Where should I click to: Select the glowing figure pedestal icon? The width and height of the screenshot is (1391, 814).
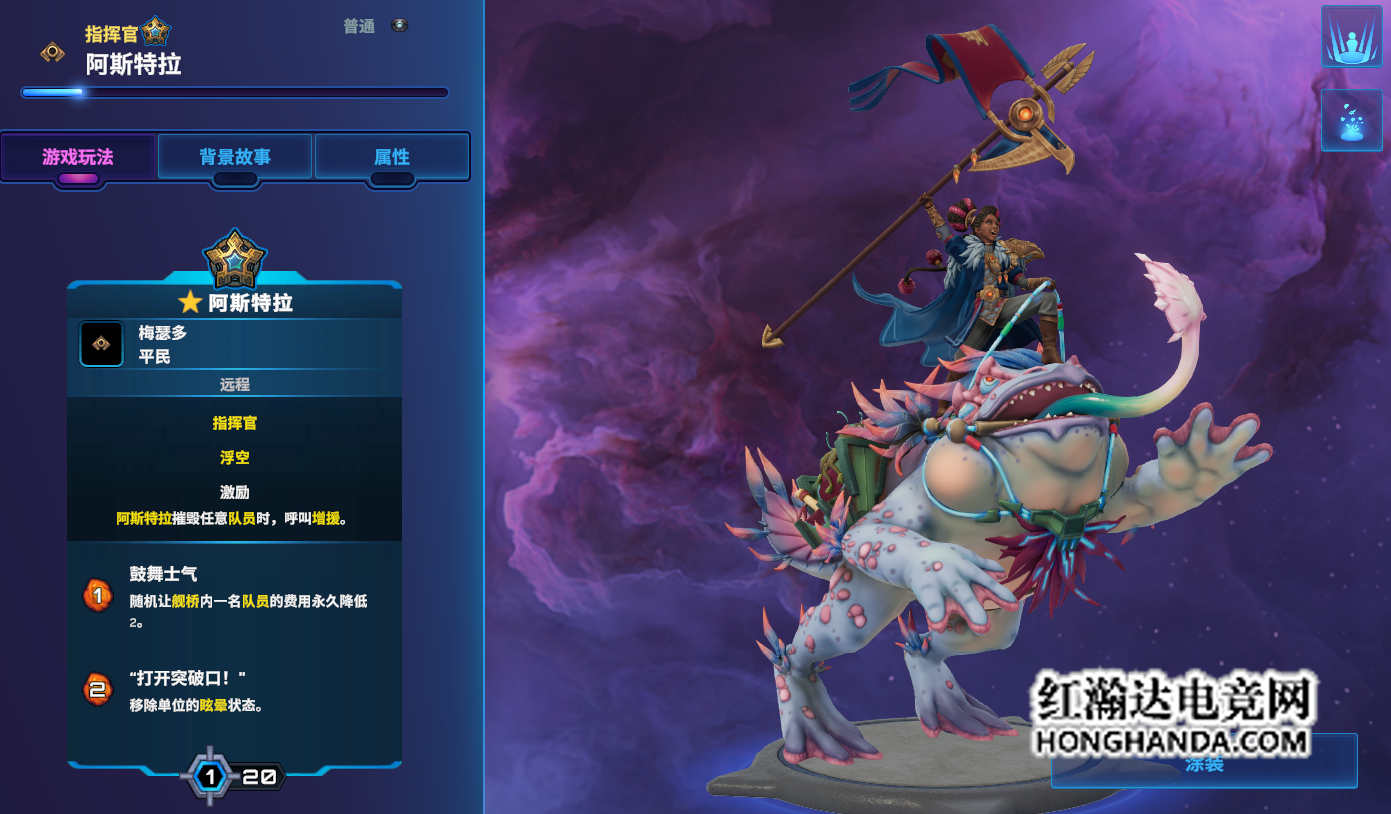[x=1351, y=36]
